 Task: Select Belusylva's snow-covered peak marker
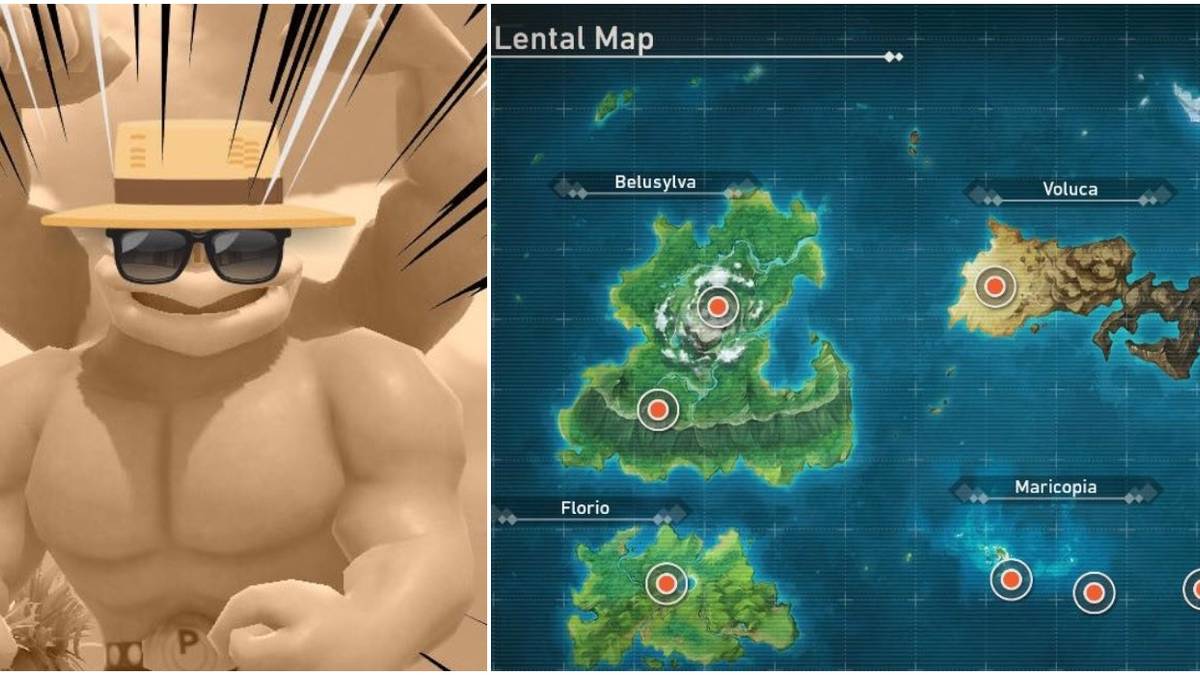[x=717, y=306]
